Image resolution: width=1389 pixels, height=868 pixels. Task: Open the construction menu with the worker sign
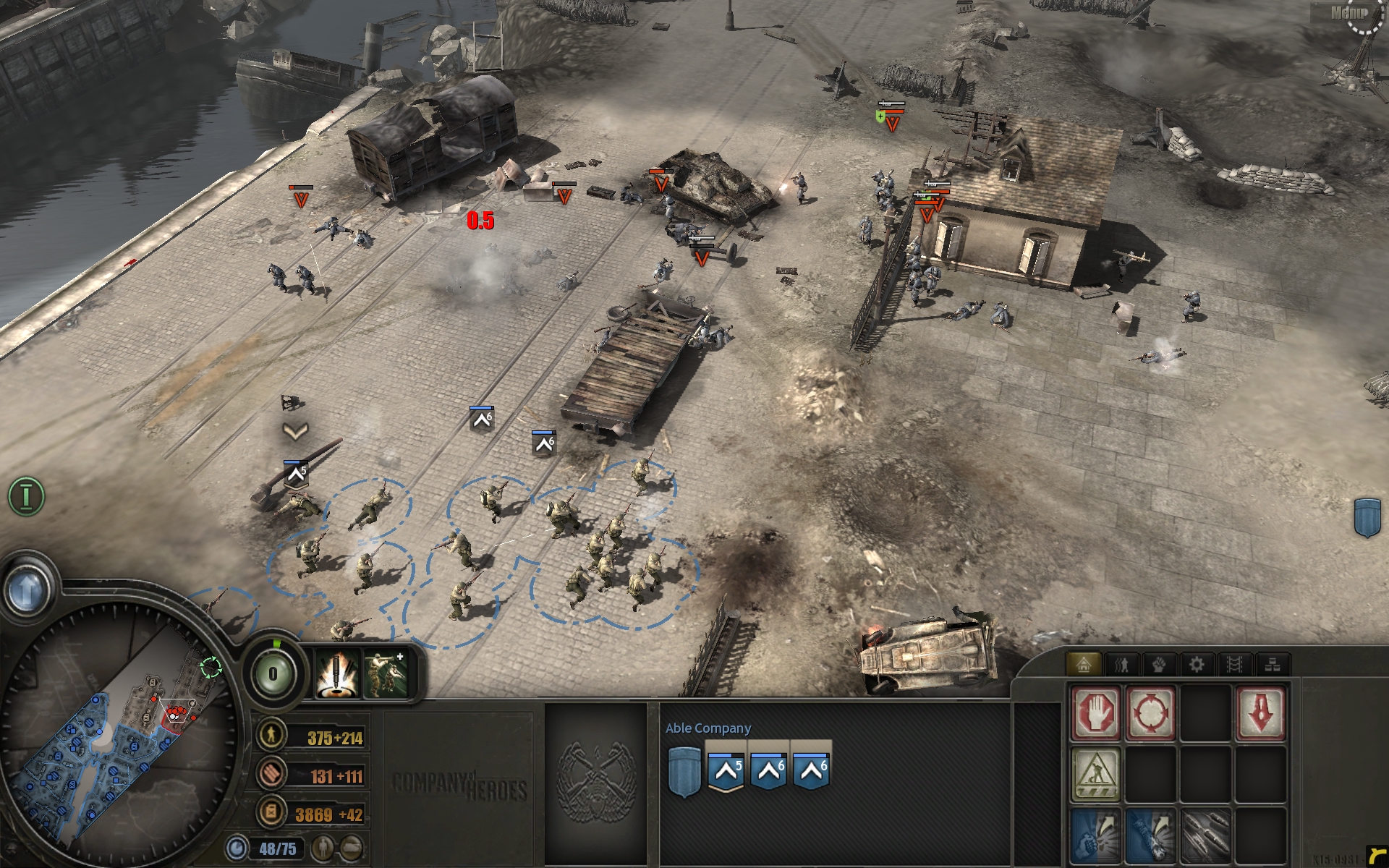tap(1095, 774)
